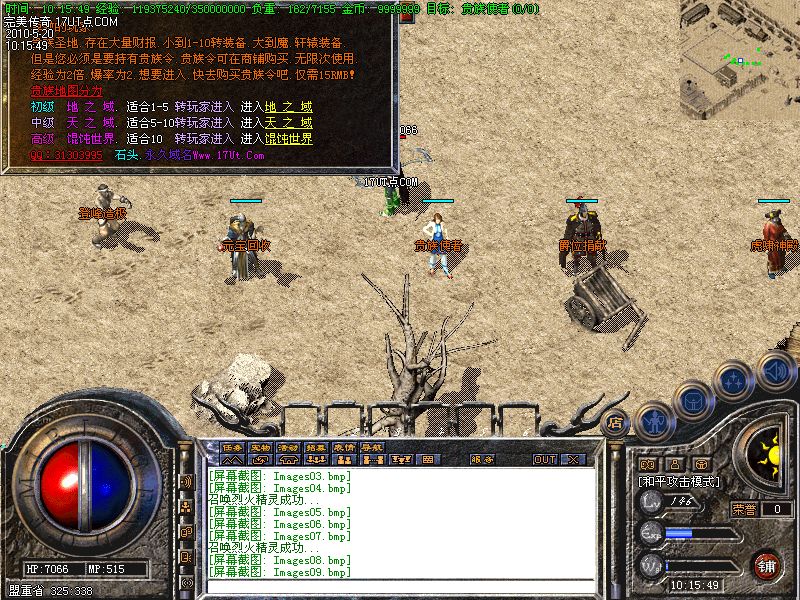Open the 店 shop round button
800x600 pixels.
[x=615, y=422]
